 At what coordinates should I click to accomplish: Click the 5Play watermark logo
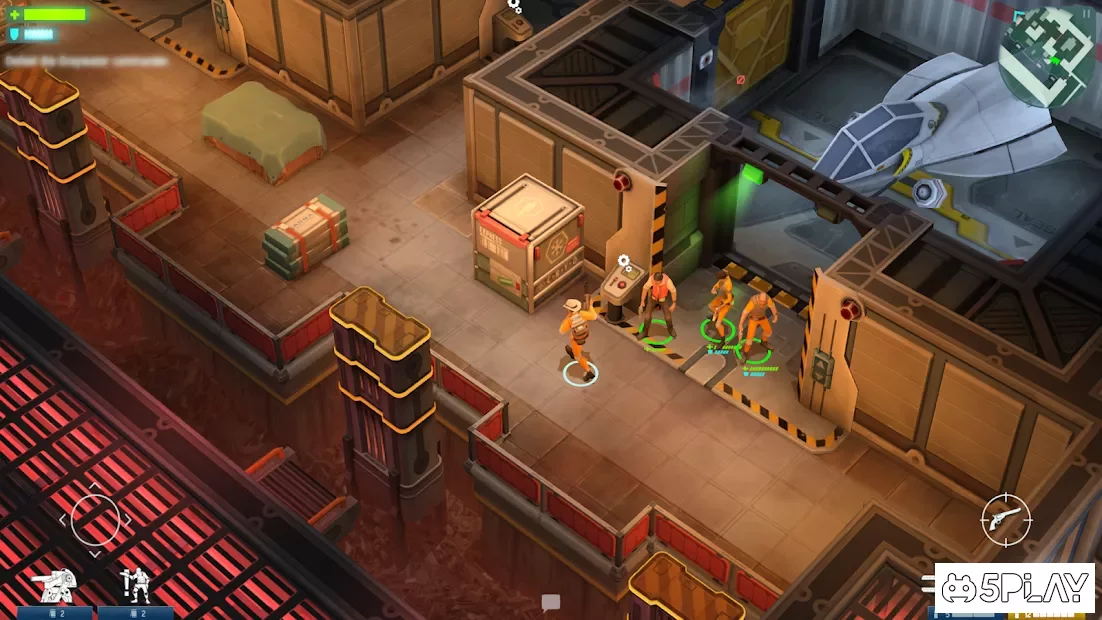[x=1015, y=589]
